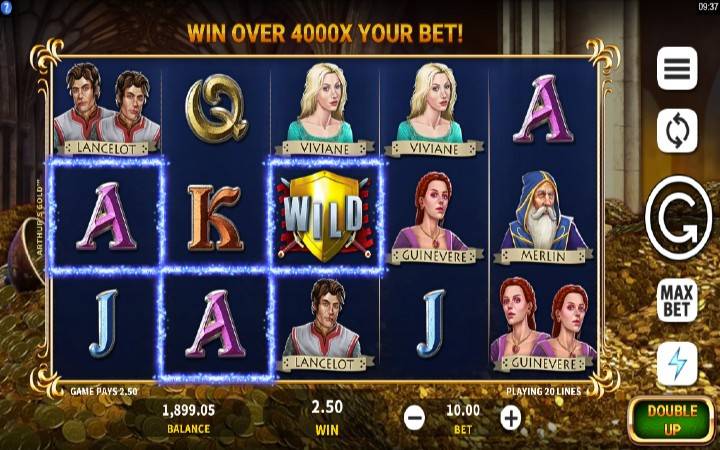This screenshot has width=720, height=450.
Task: Toggle the lightning bolt turbo mode
Action: pyautogui.click(x=677, y=363)
